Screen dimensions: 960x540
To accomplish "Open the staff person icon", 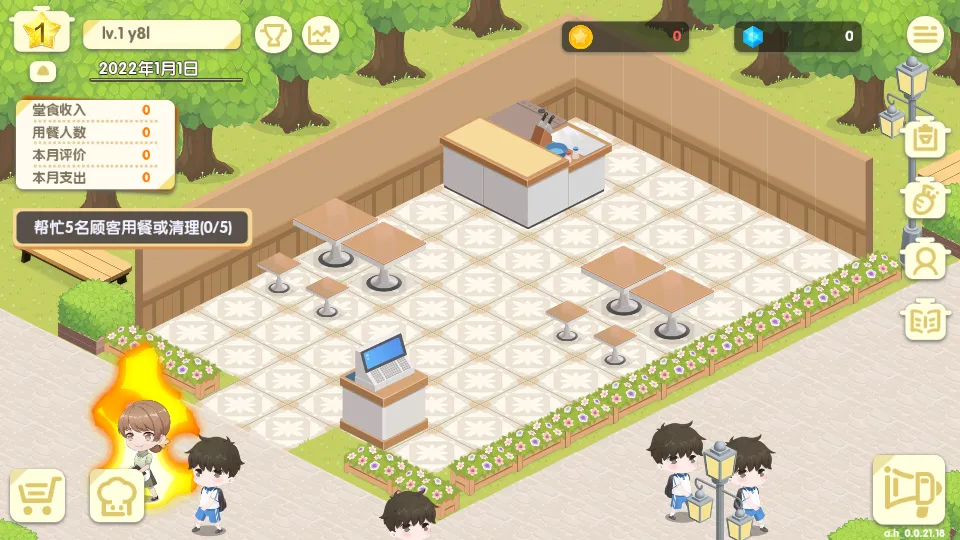I will [x=925, y=260].
